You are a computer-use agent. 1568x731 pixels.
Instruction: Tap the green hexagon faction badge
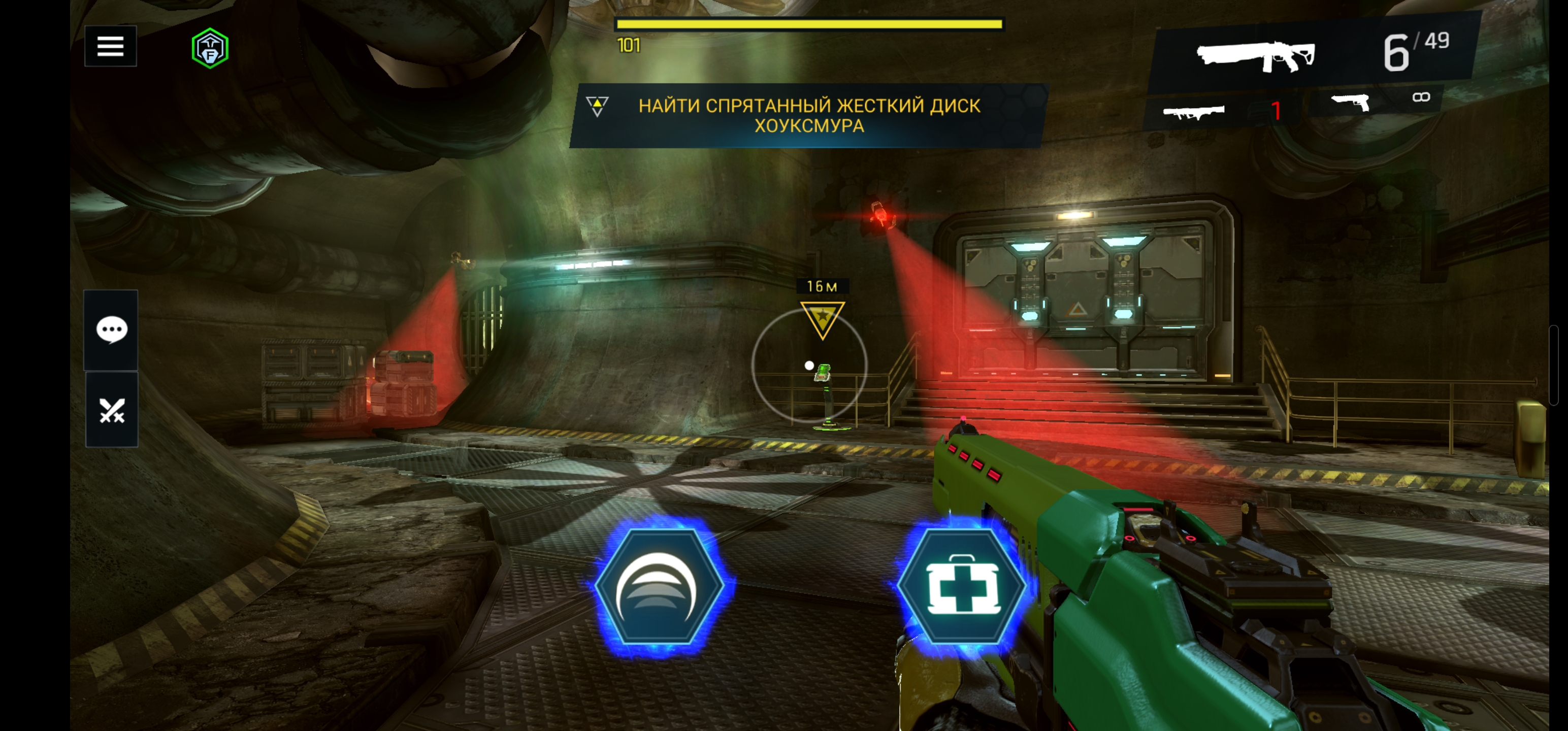click(x=210, y=49)
